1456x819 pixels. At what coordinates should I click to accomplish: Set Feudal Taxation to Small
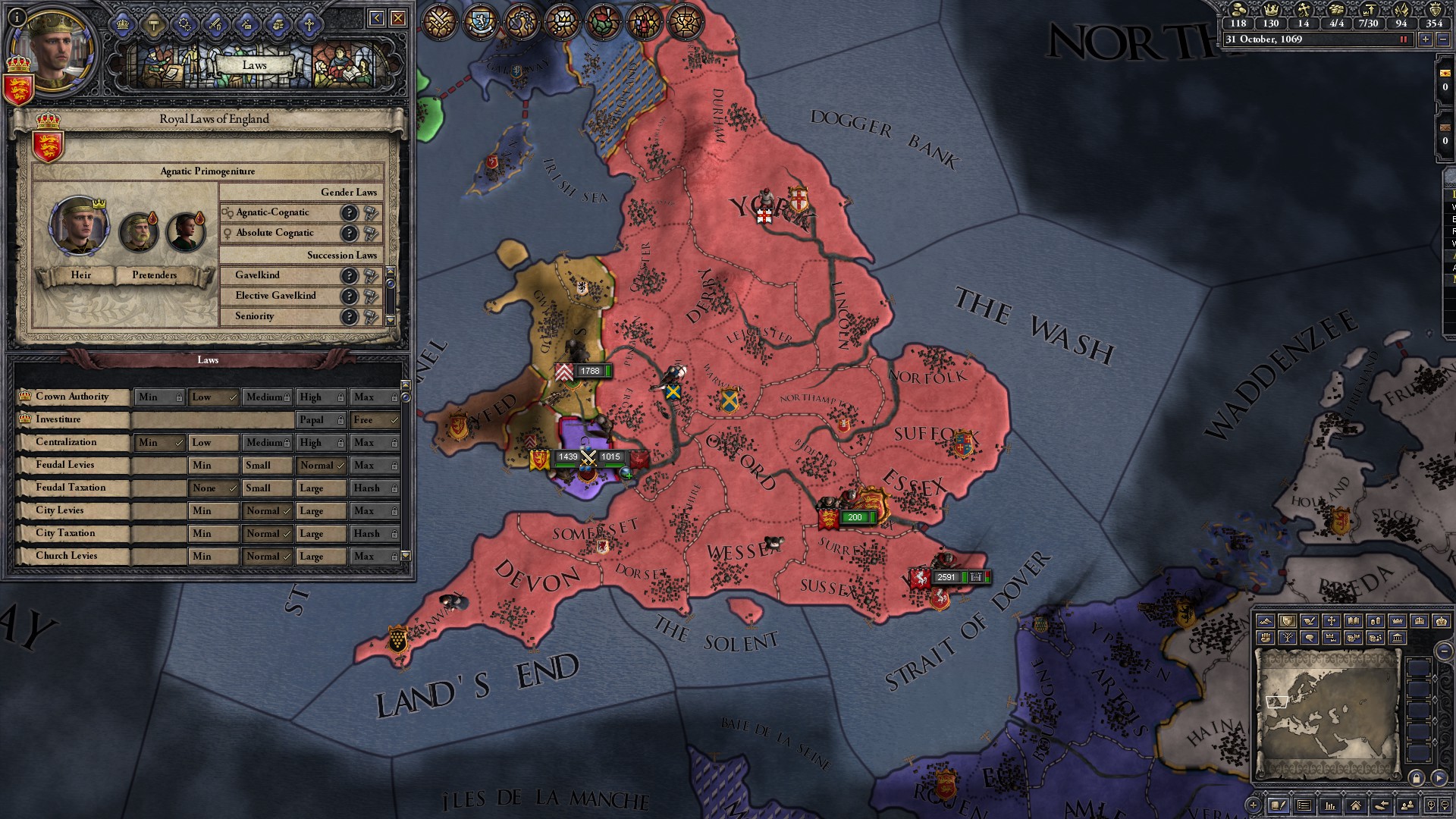(267, 488)
